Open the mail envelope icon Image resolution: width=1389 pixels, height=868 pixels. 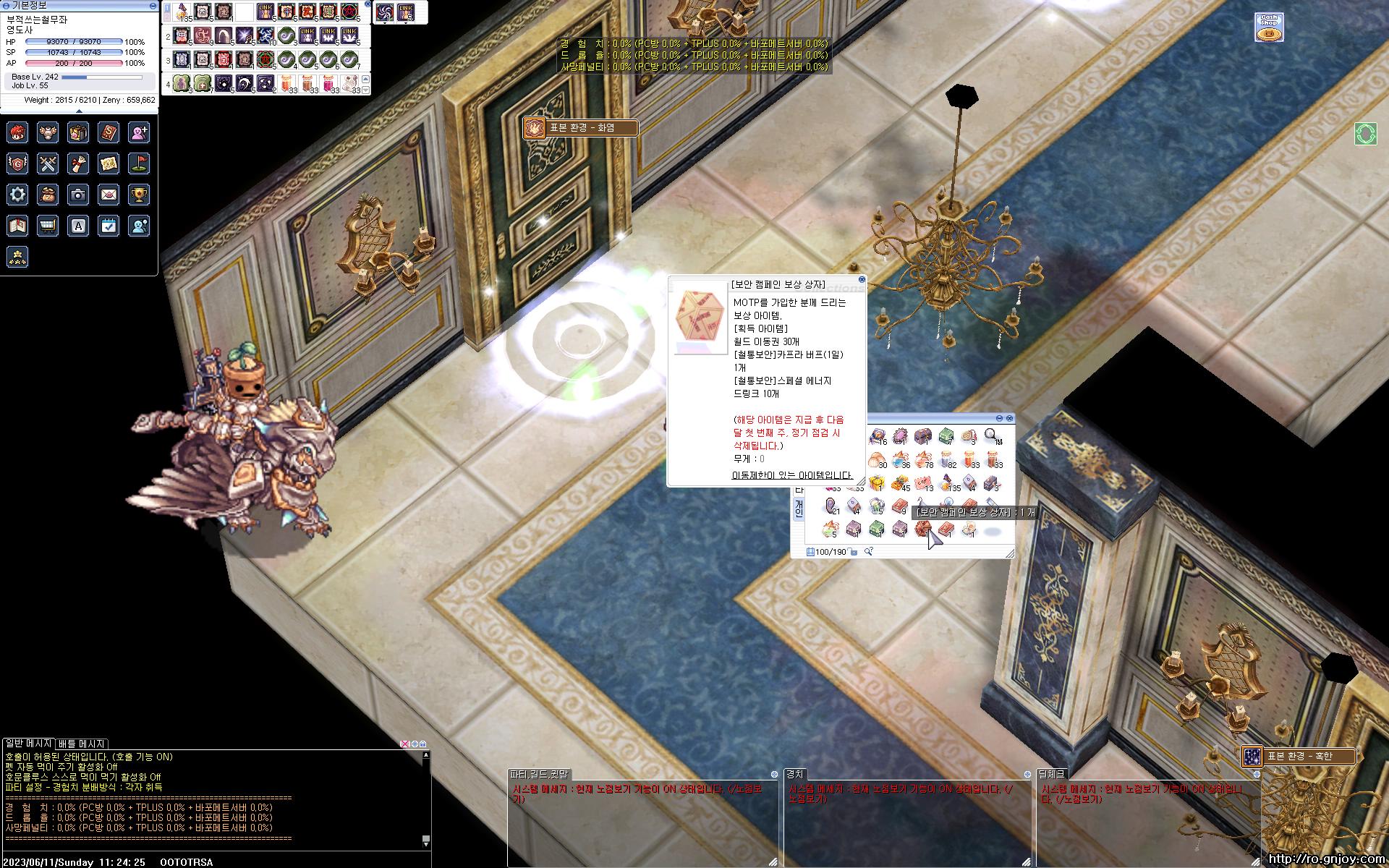(109, 194)
